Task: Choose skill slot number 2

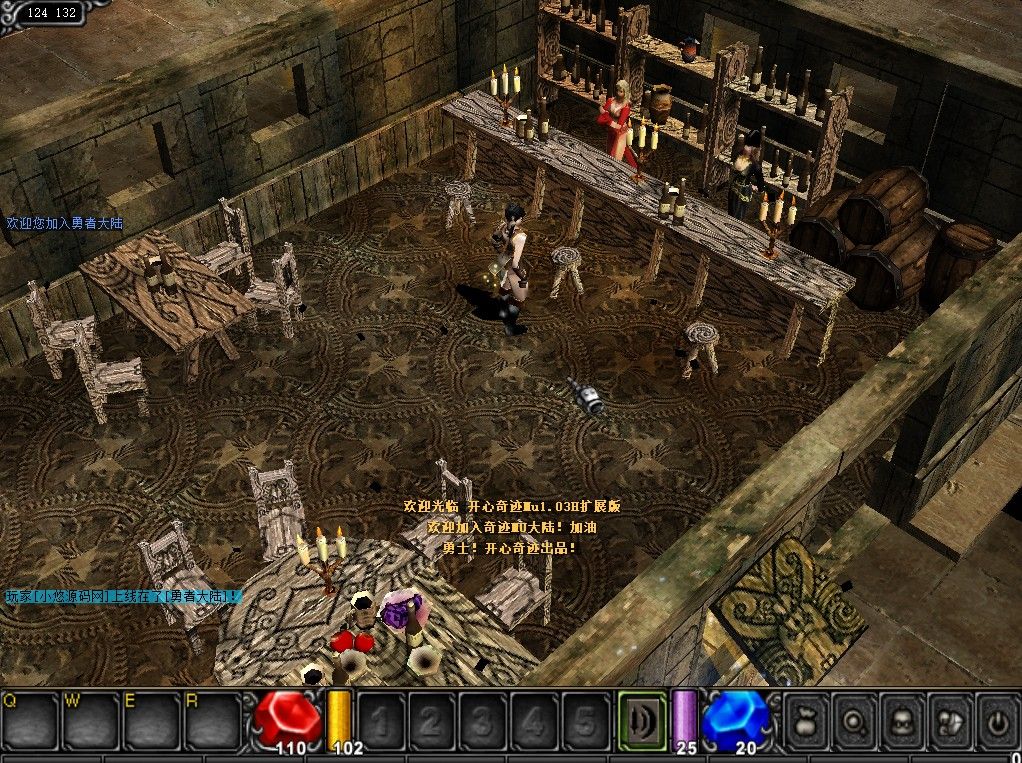Action: 432,720
